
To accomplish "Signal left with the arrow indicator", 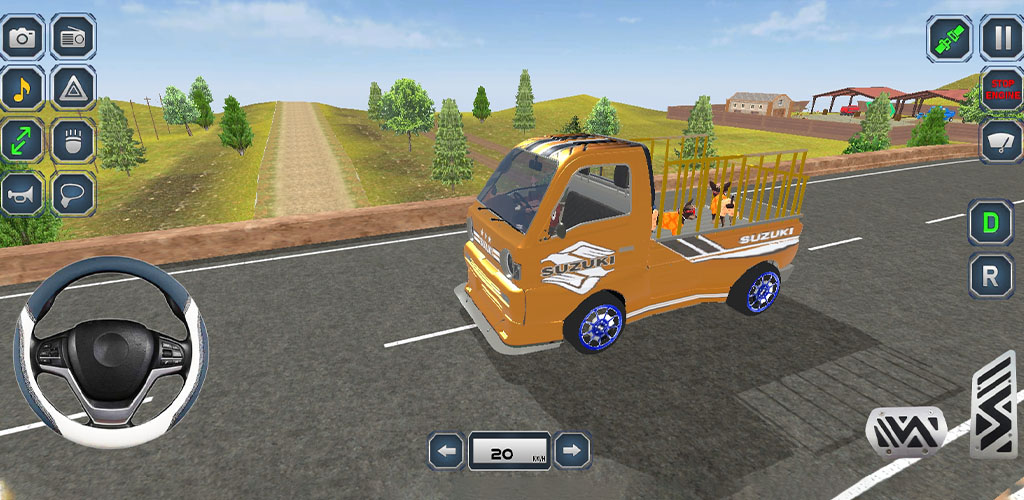I will point(446,452).
